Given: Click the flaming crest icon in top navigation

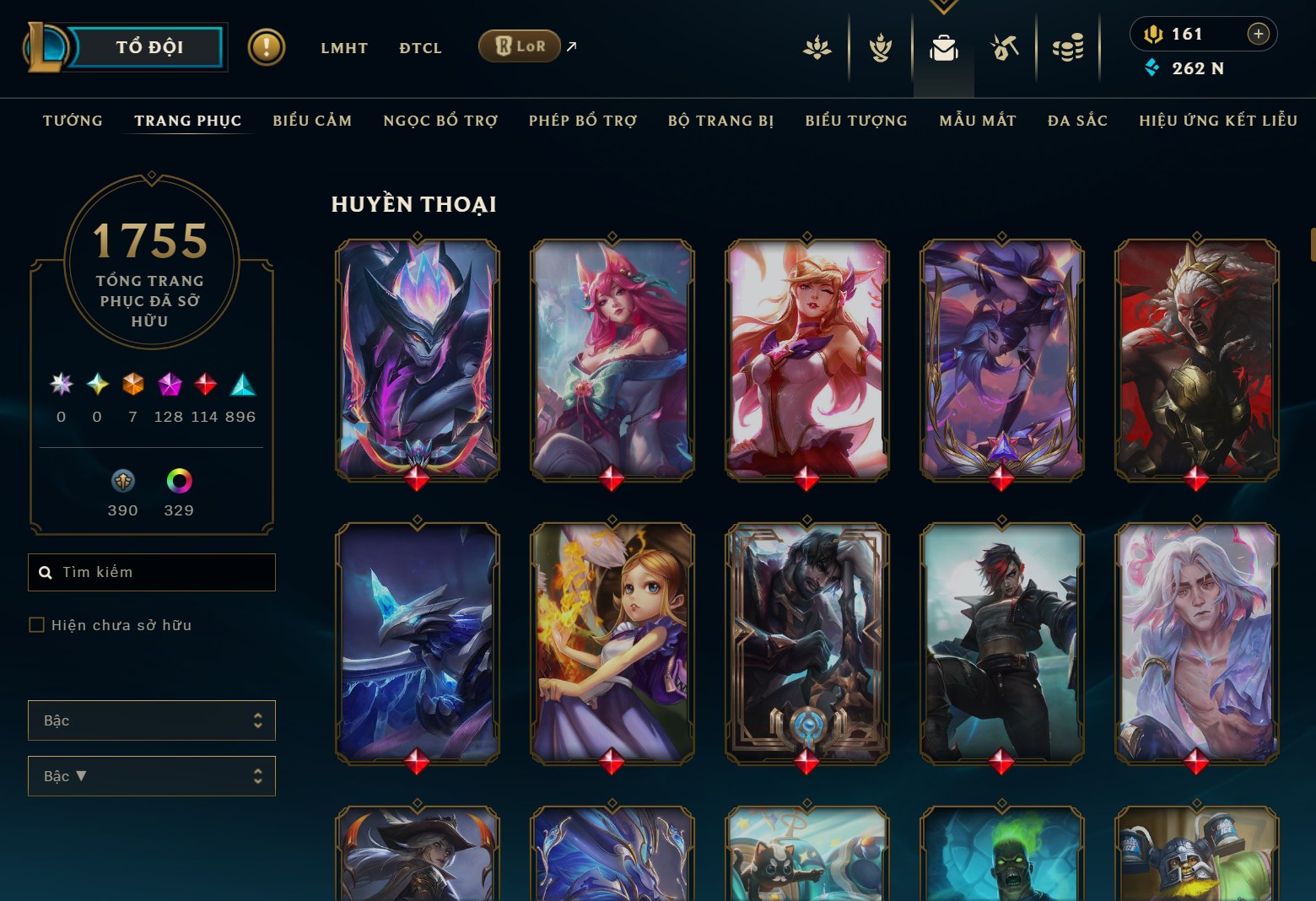Looking at the screenshot, I should pos(880,48).
